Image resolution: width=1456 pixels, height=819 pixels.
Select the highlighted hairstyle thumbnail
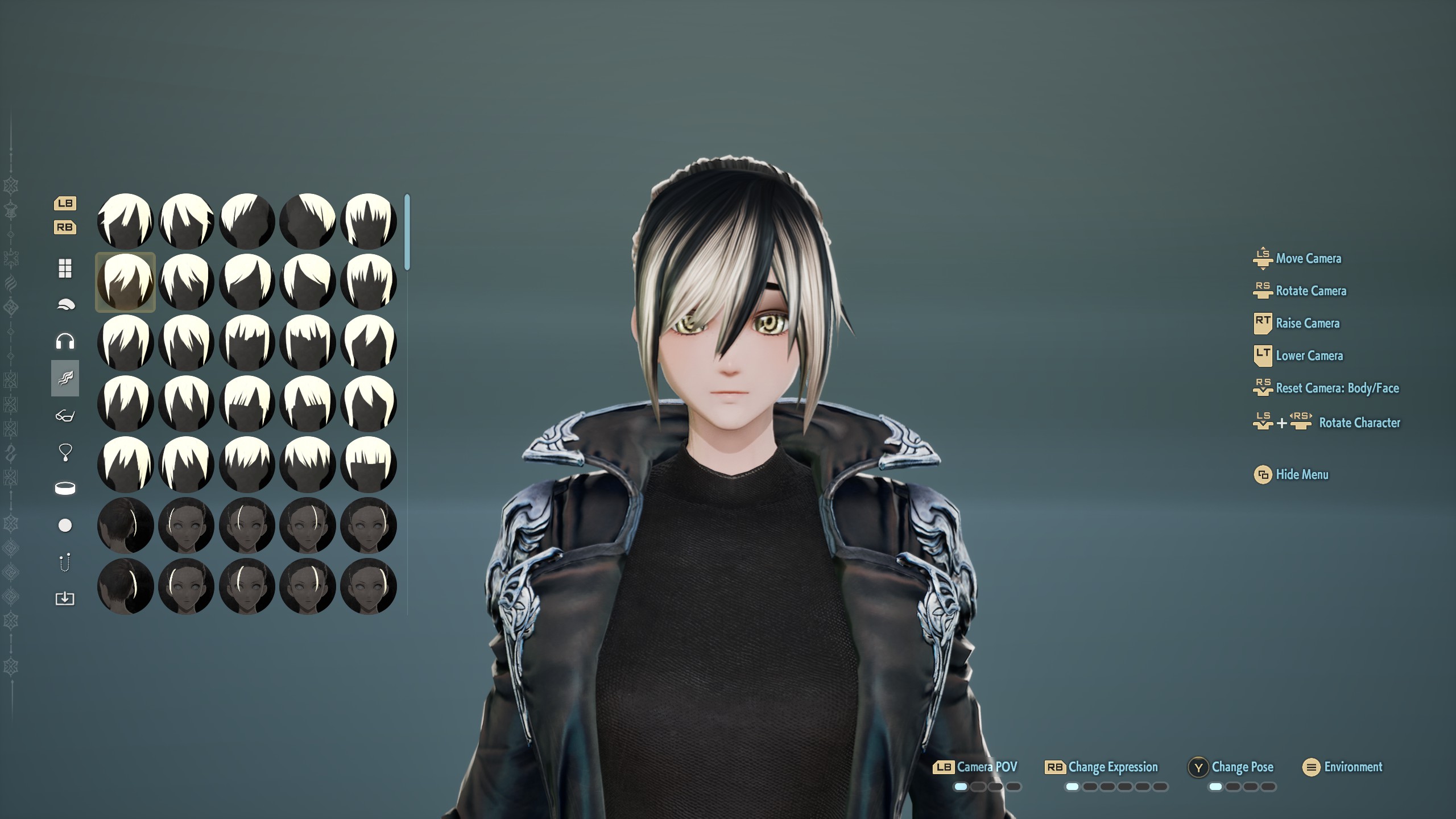tap(125, 282)
